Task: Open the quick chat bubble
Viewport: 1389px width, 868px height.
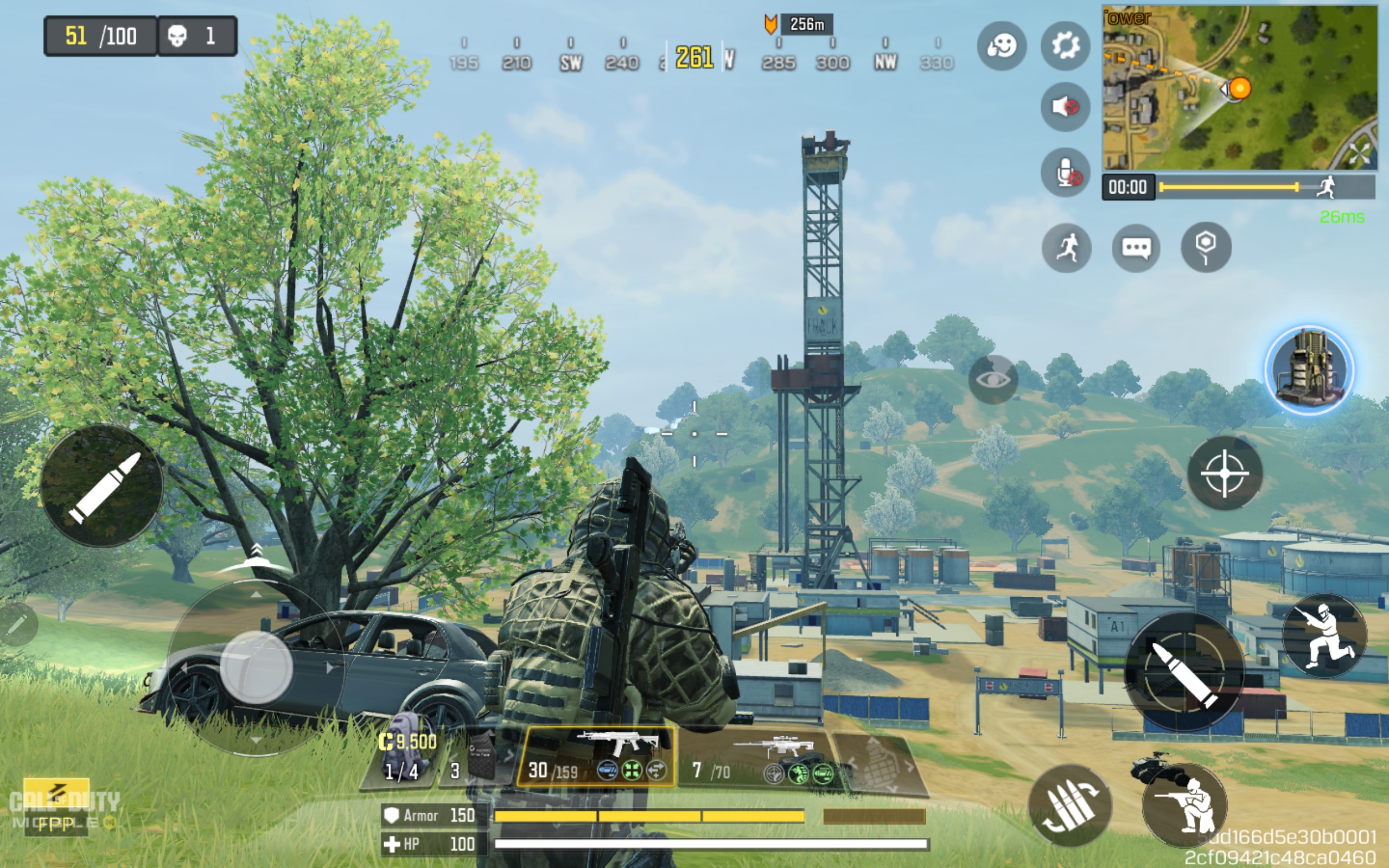Action: click(1136, 248)
